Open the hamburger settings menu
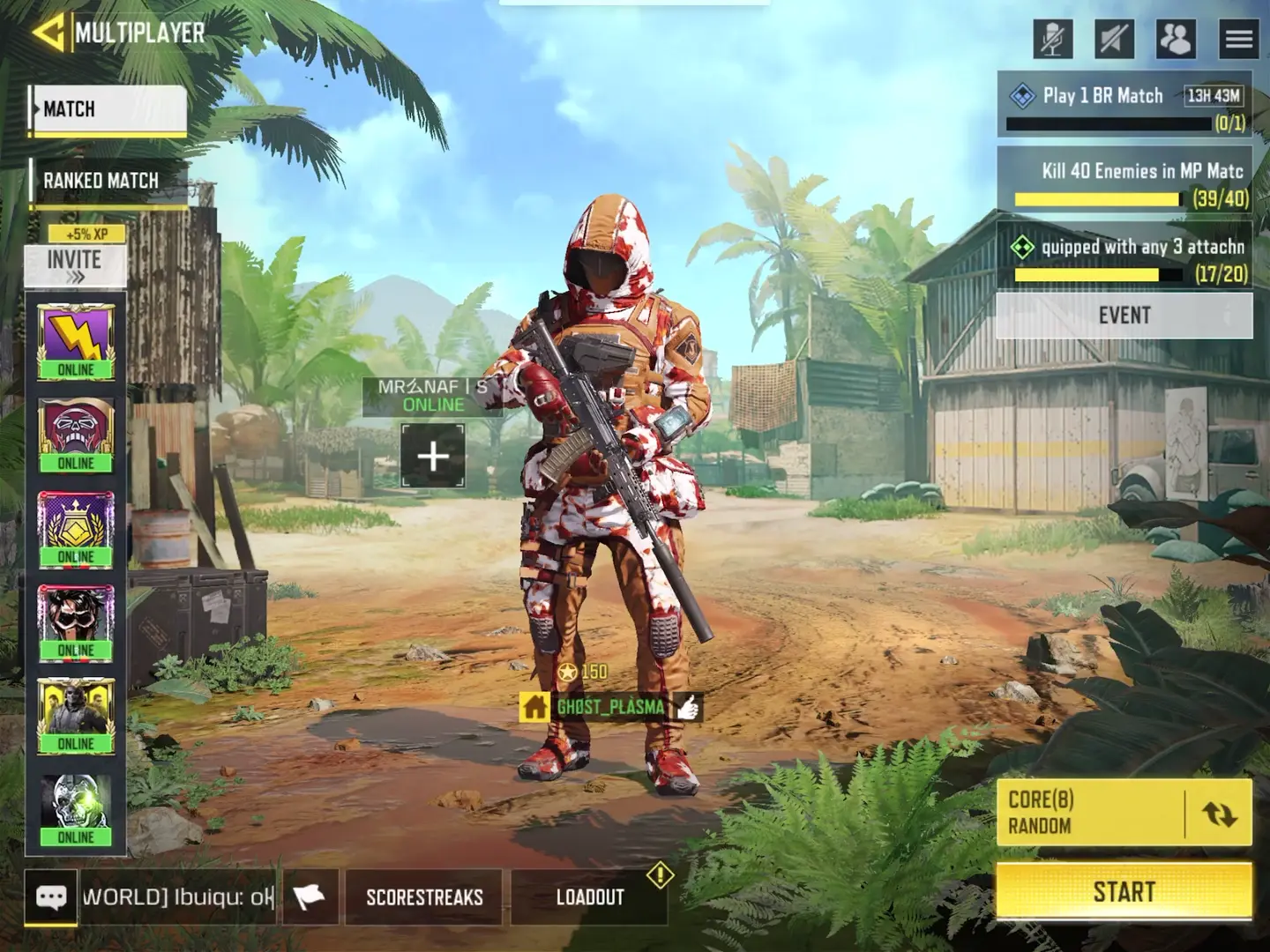The height and width of the screenshot is (952, 1270). tap(1236, 37)
